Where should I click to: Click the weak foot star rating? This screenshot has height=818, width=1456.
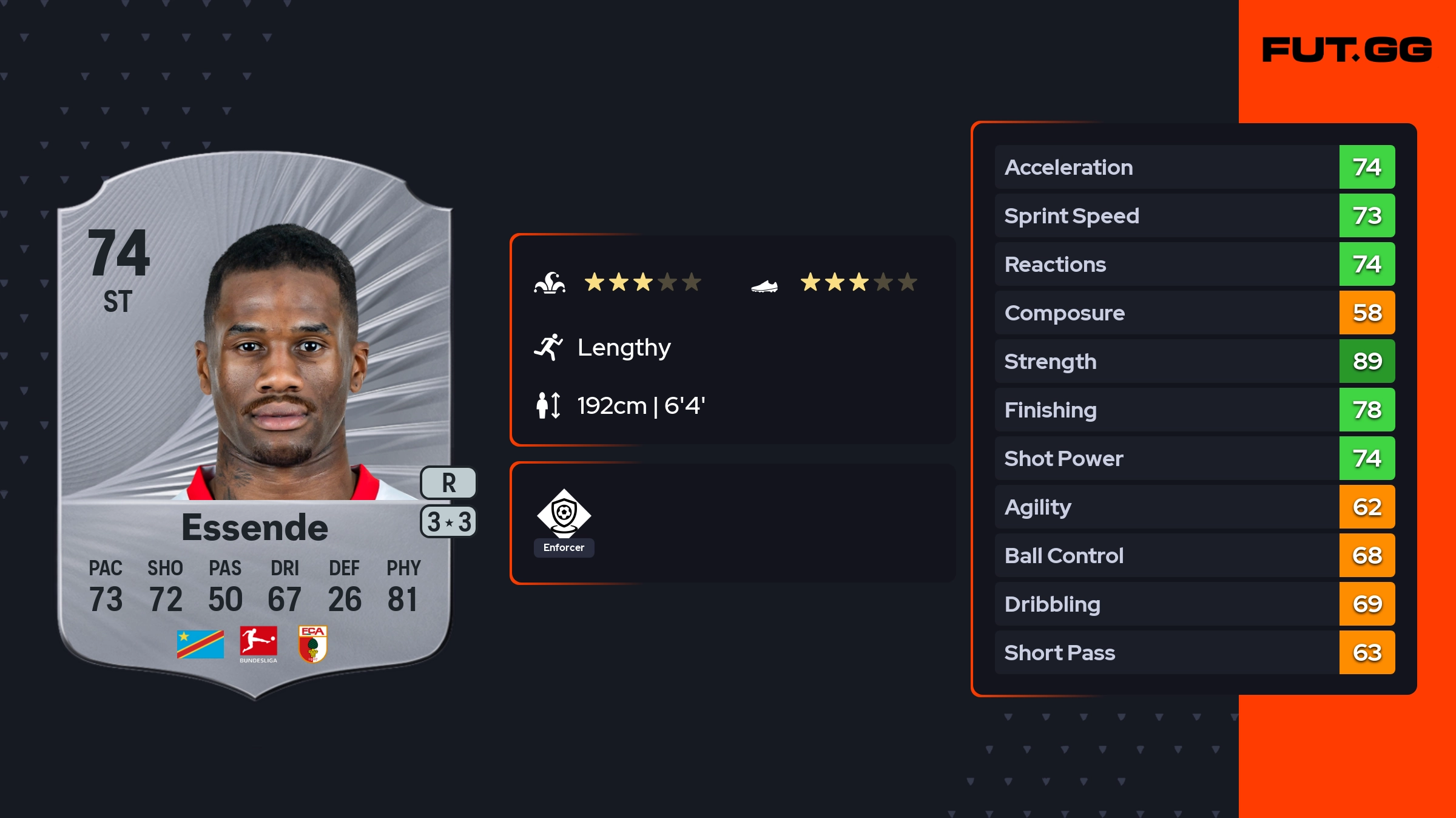click(x=858, y=282)
